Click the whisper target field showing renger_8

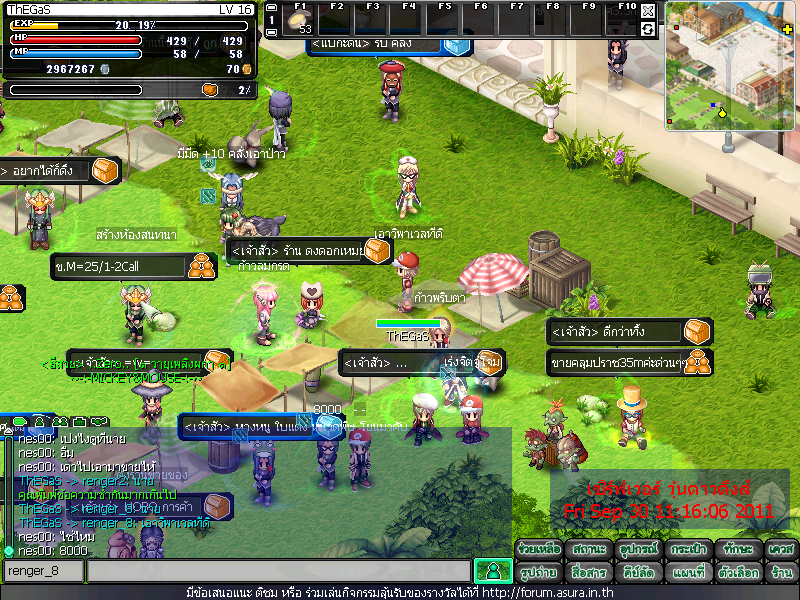42,571
